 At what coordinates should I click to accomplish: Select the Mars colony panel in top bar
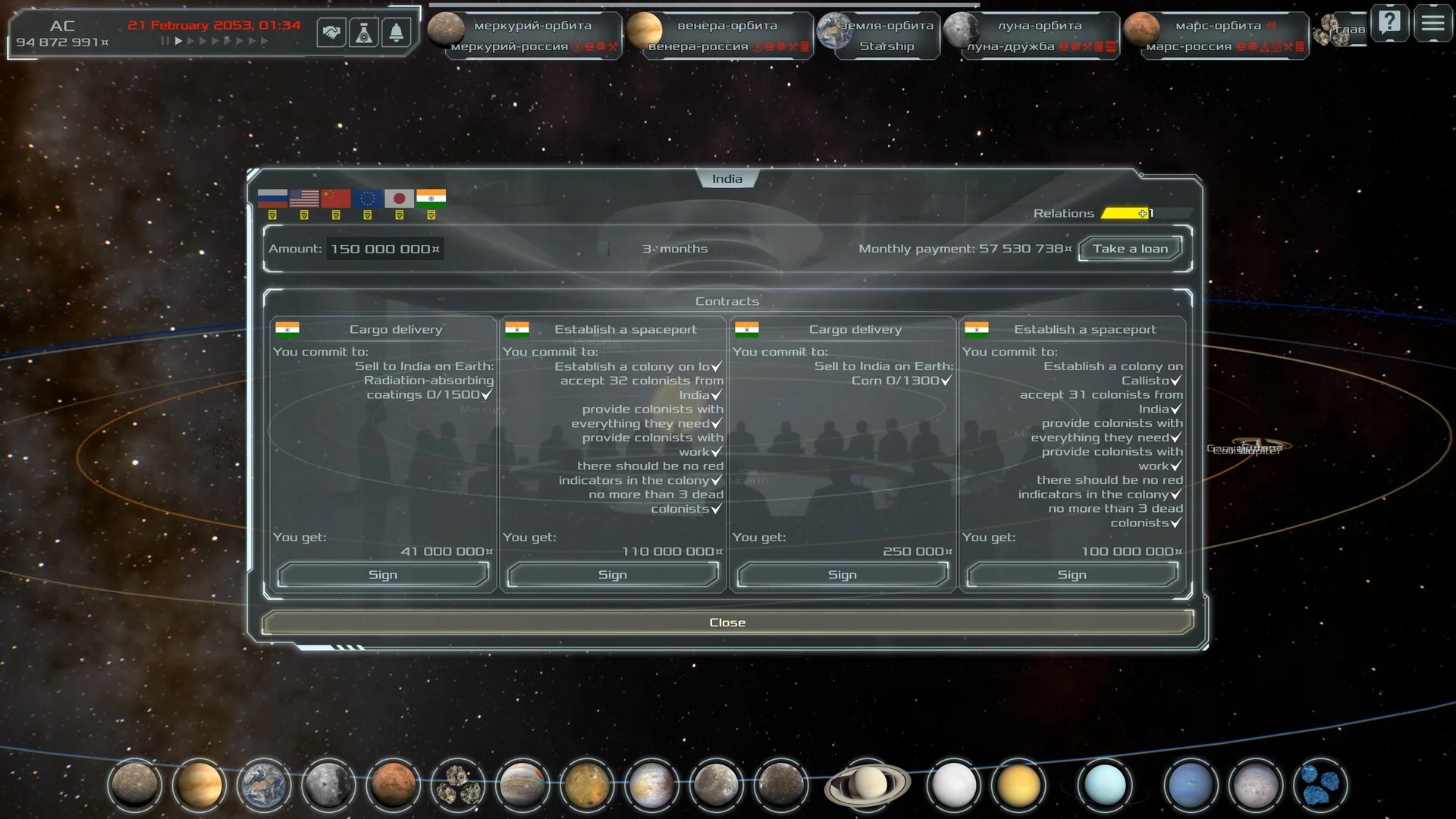(x=1217, y=35)
